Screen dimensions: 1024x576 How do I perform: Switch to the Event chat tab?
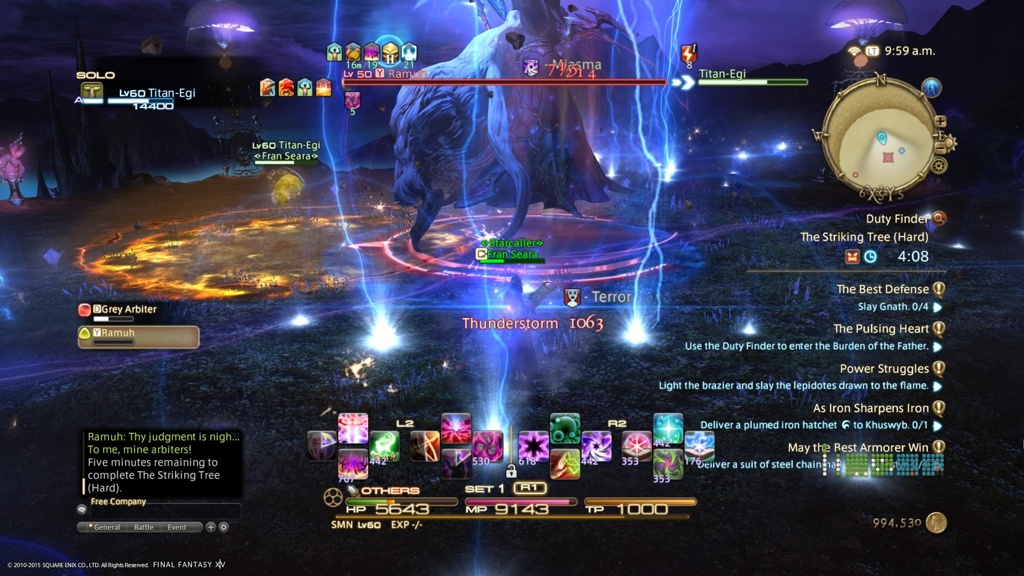click(176, 527)
